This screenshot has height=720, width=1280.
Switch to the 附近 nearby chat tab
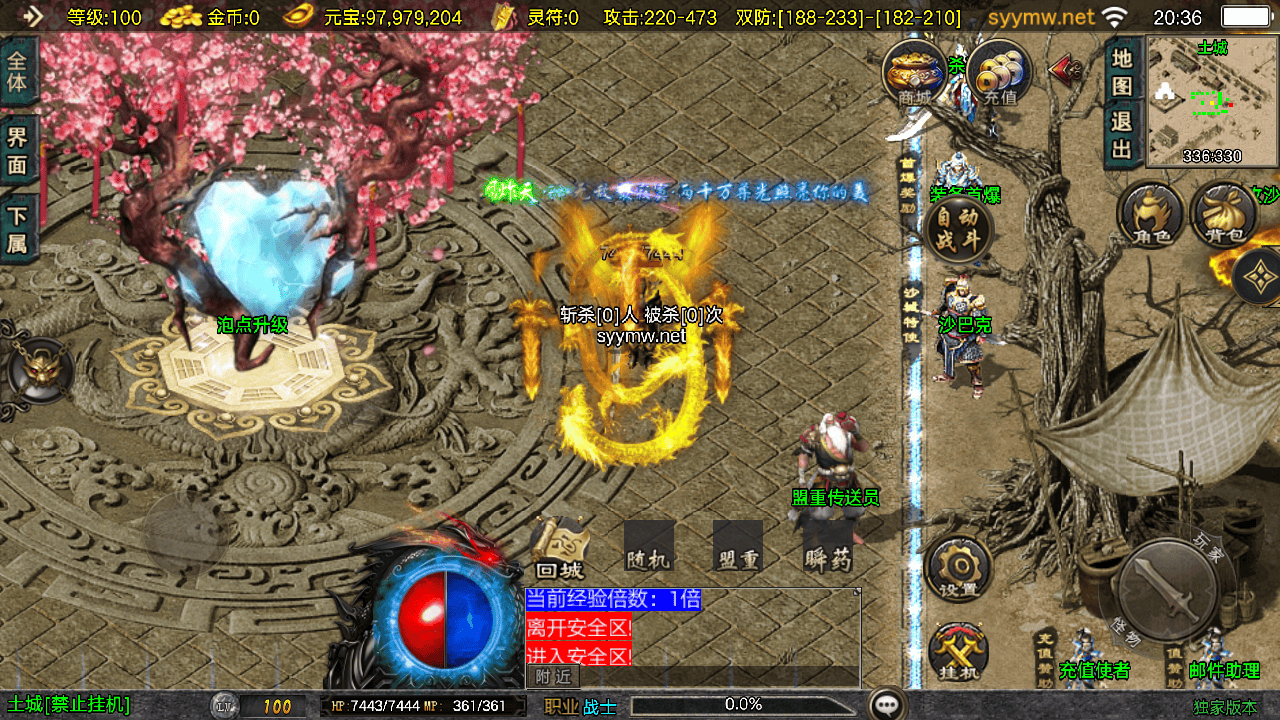[553, 677]
